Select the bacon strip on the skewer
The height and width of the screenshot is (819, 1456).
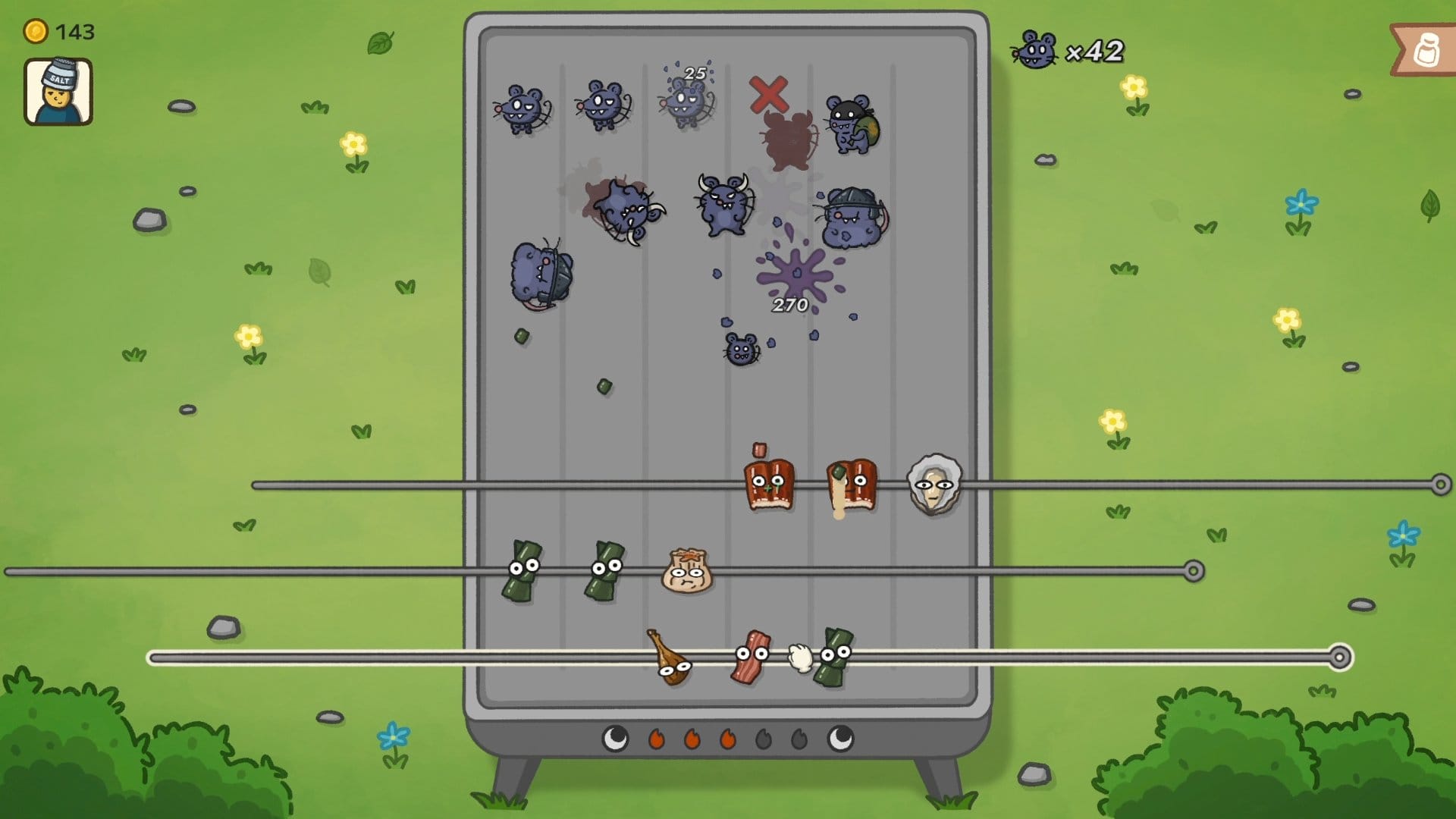[751, 657]
